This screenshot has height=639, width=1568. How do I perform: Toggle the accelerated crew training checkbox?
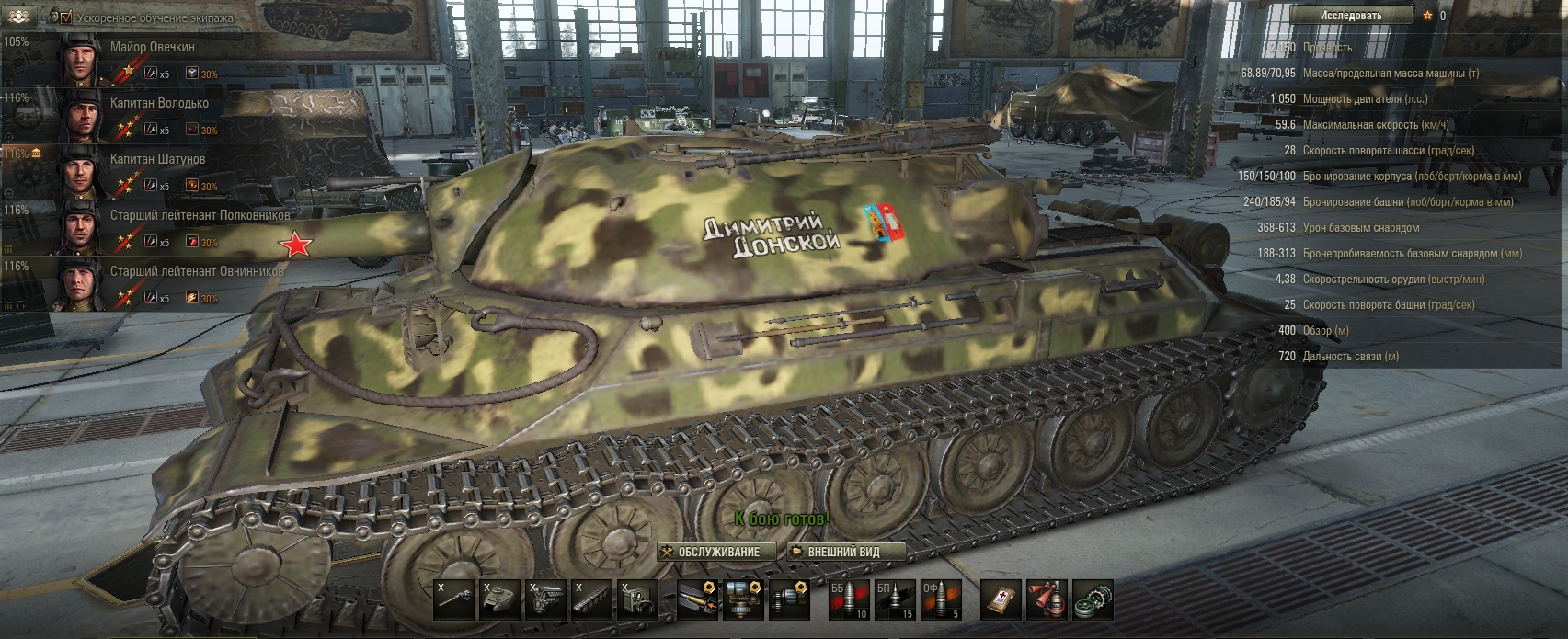pos(65,17)
